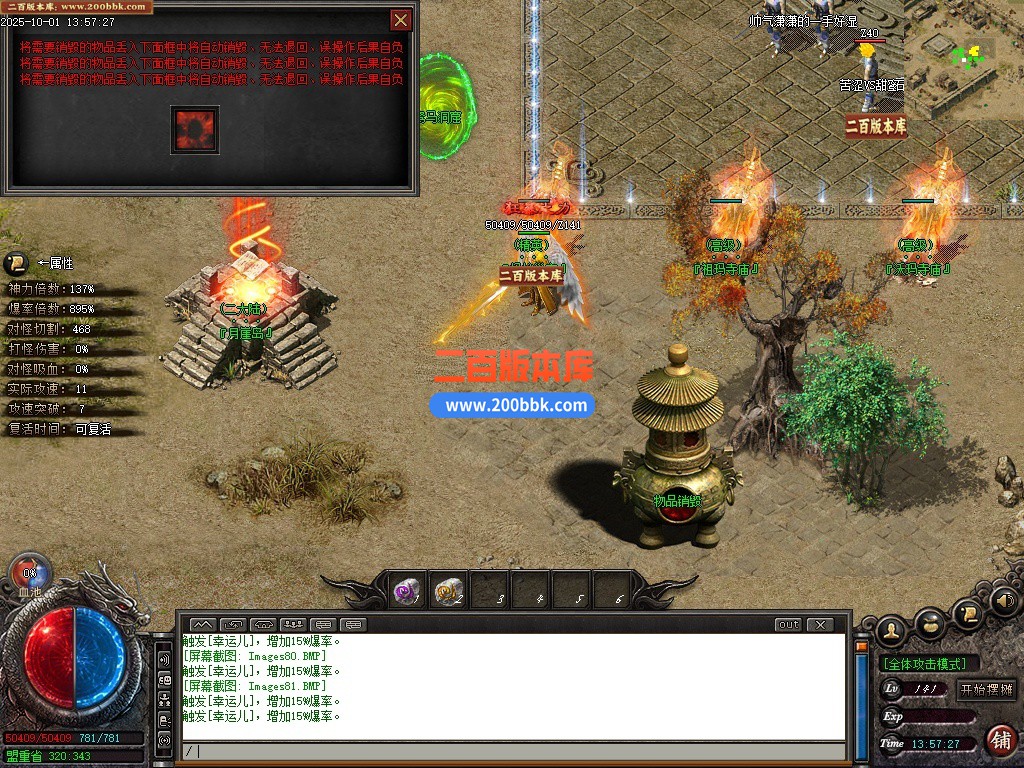Screen dimensions: 1024x768
Task: Close the chat window with X
Action: [x=820, y=625]
